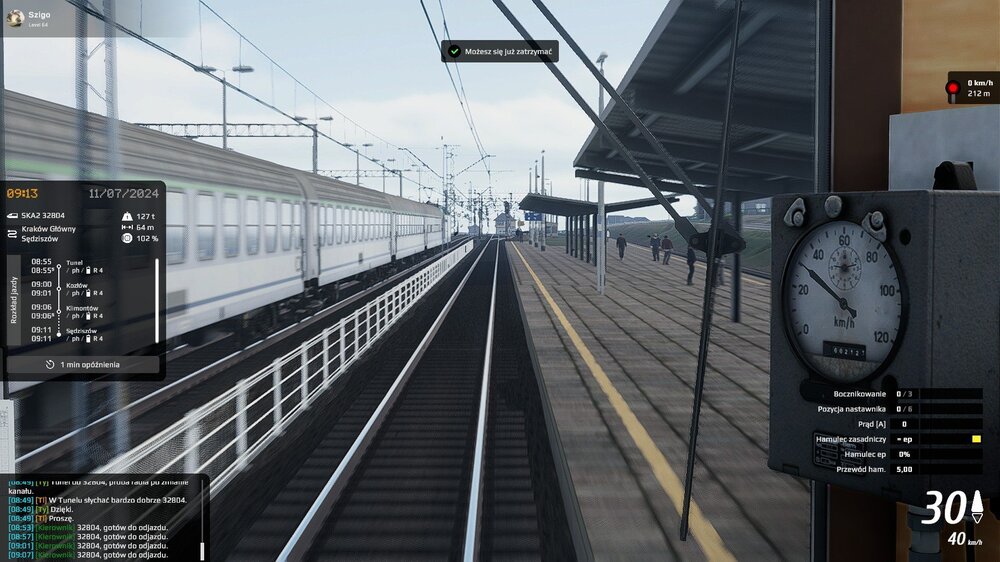The height and width of the screenshot is (562, 1000).
Task: Click the timetable panel's scrollbar
Action: [156, 300]
